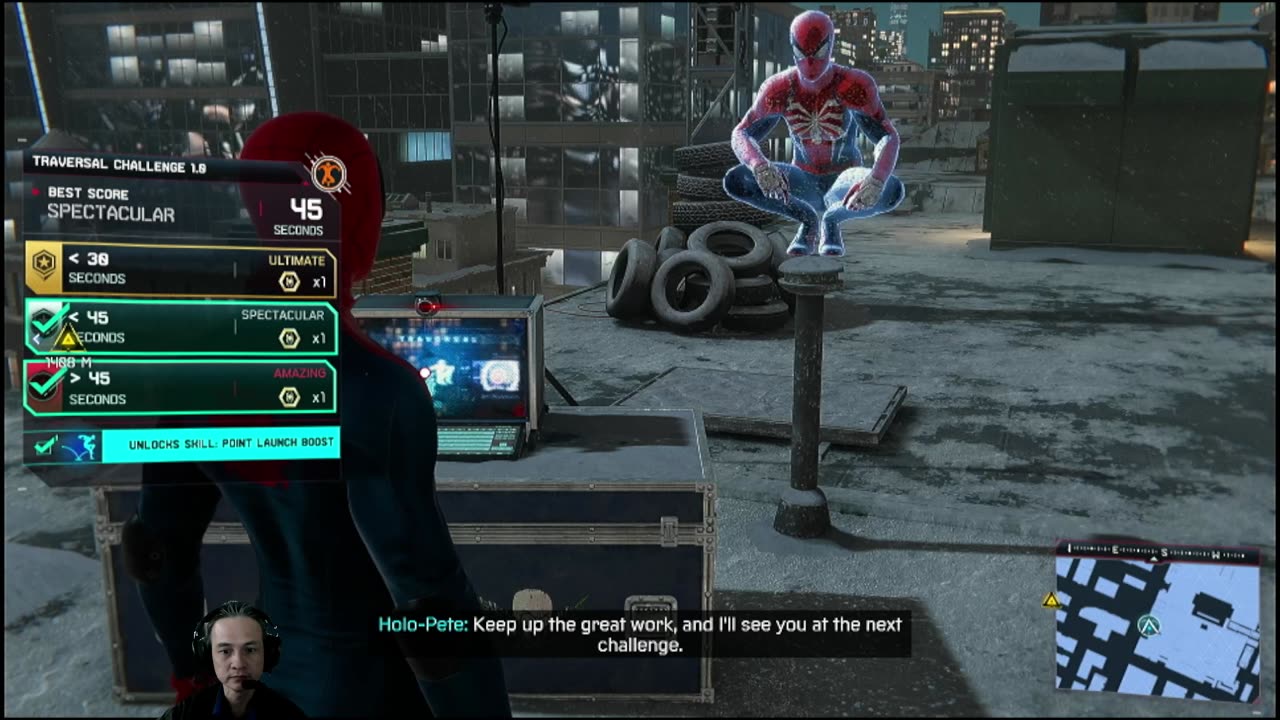This screenshot has width=1280, height=720.
Task: Click the yellow warning marker beside the minimap
Action: 1051,600
